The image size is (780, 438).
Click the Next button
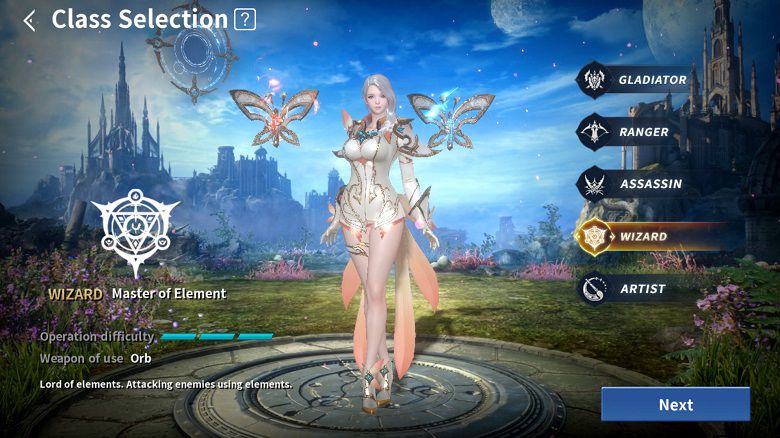click(x=675, y=405)
